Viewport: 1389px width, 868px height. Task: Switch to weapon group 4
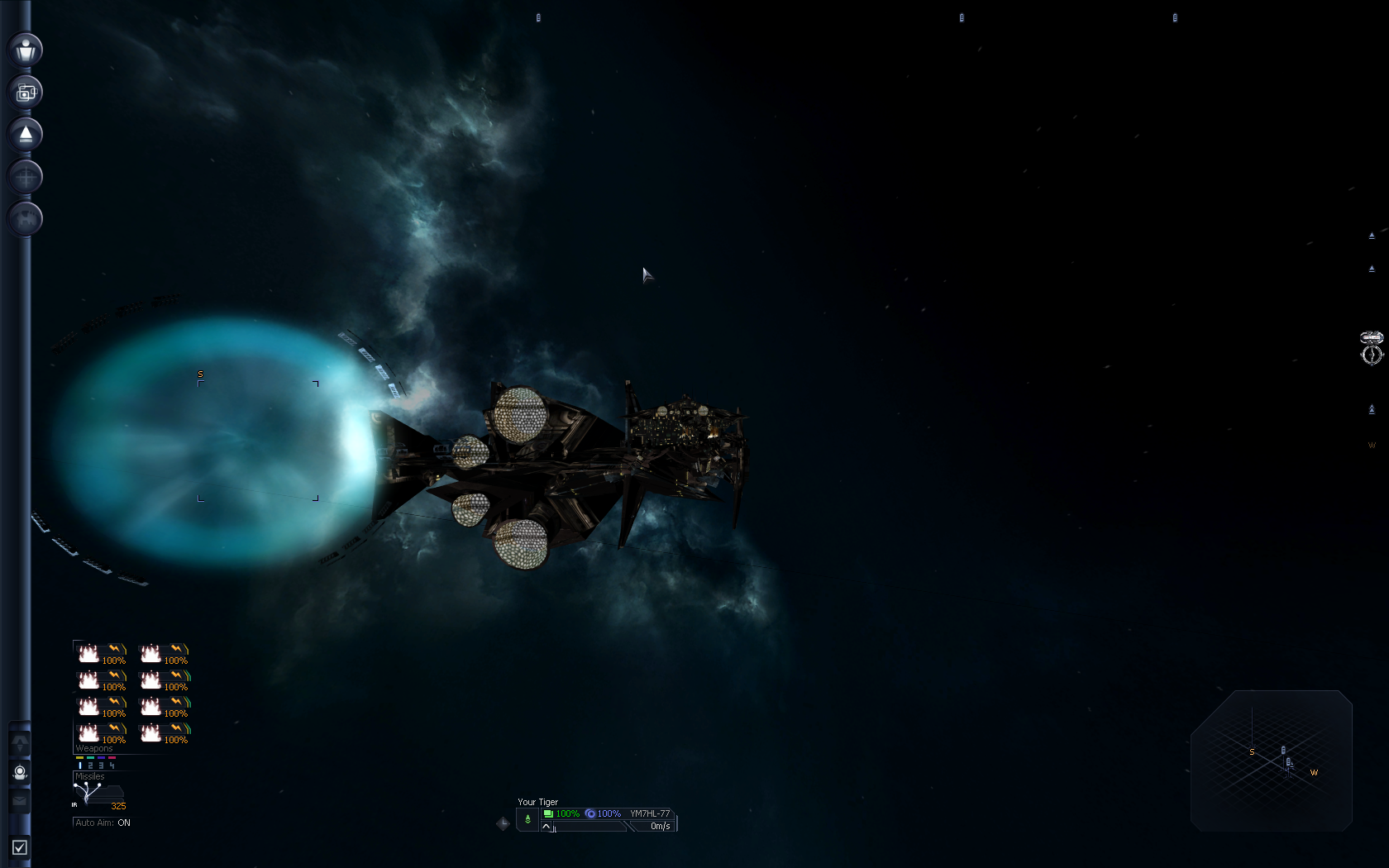[112, 765]
